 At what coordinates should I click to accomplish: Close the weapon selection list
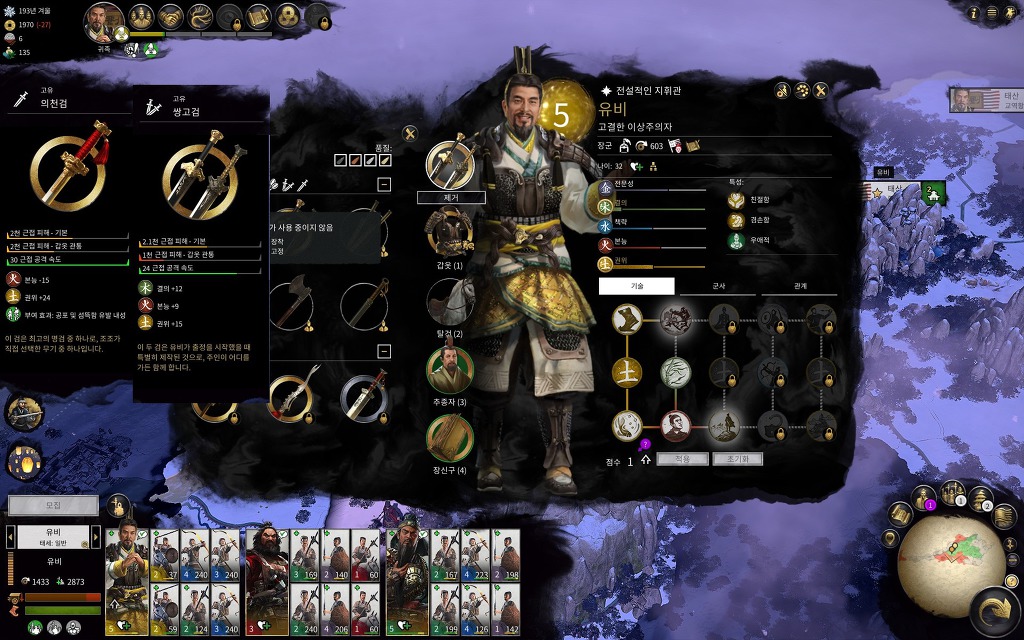[x=409, y=133]
